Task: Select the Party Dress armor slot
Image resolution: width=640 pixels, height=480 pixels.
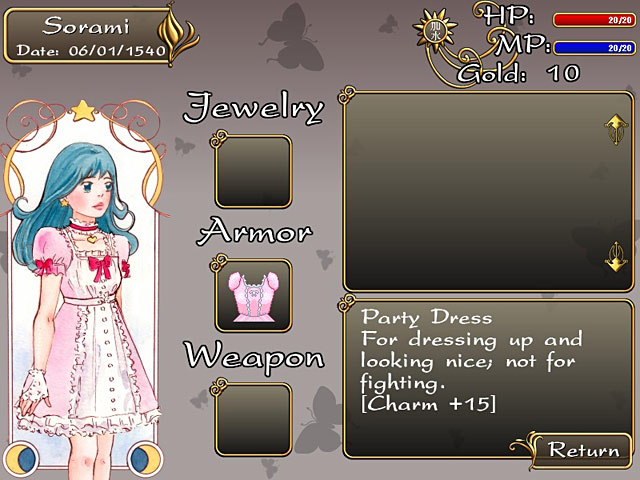Action: (x=253, y=296)
